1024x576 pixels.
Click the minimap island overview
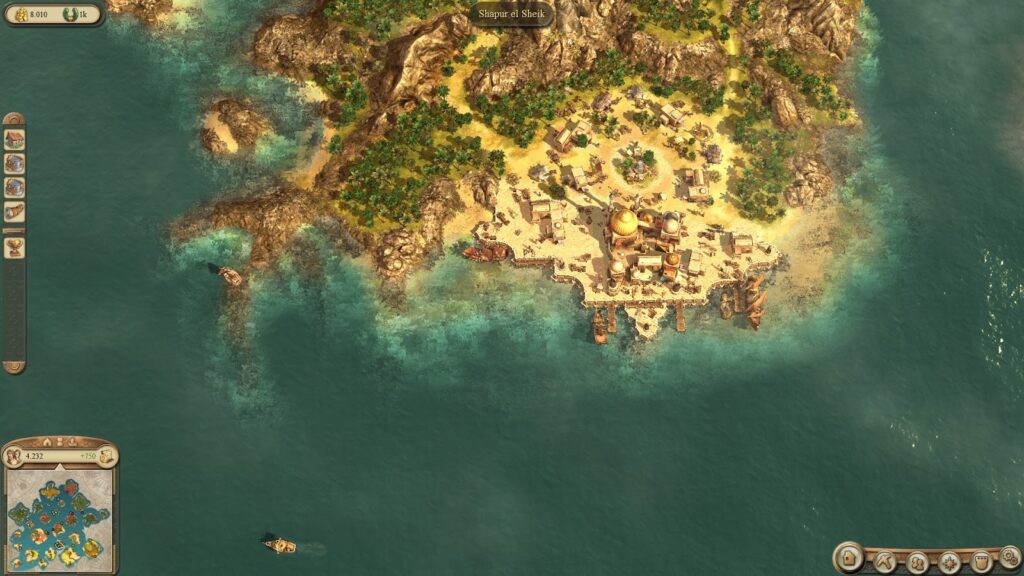[x=58, y=522]
